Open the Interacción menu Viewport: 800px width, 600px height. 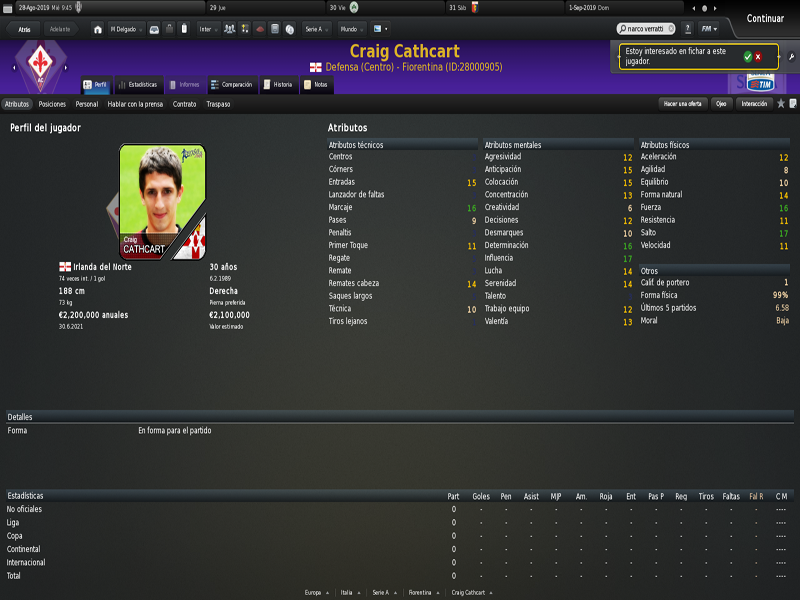pyautogui.click(x=754, y=103)
